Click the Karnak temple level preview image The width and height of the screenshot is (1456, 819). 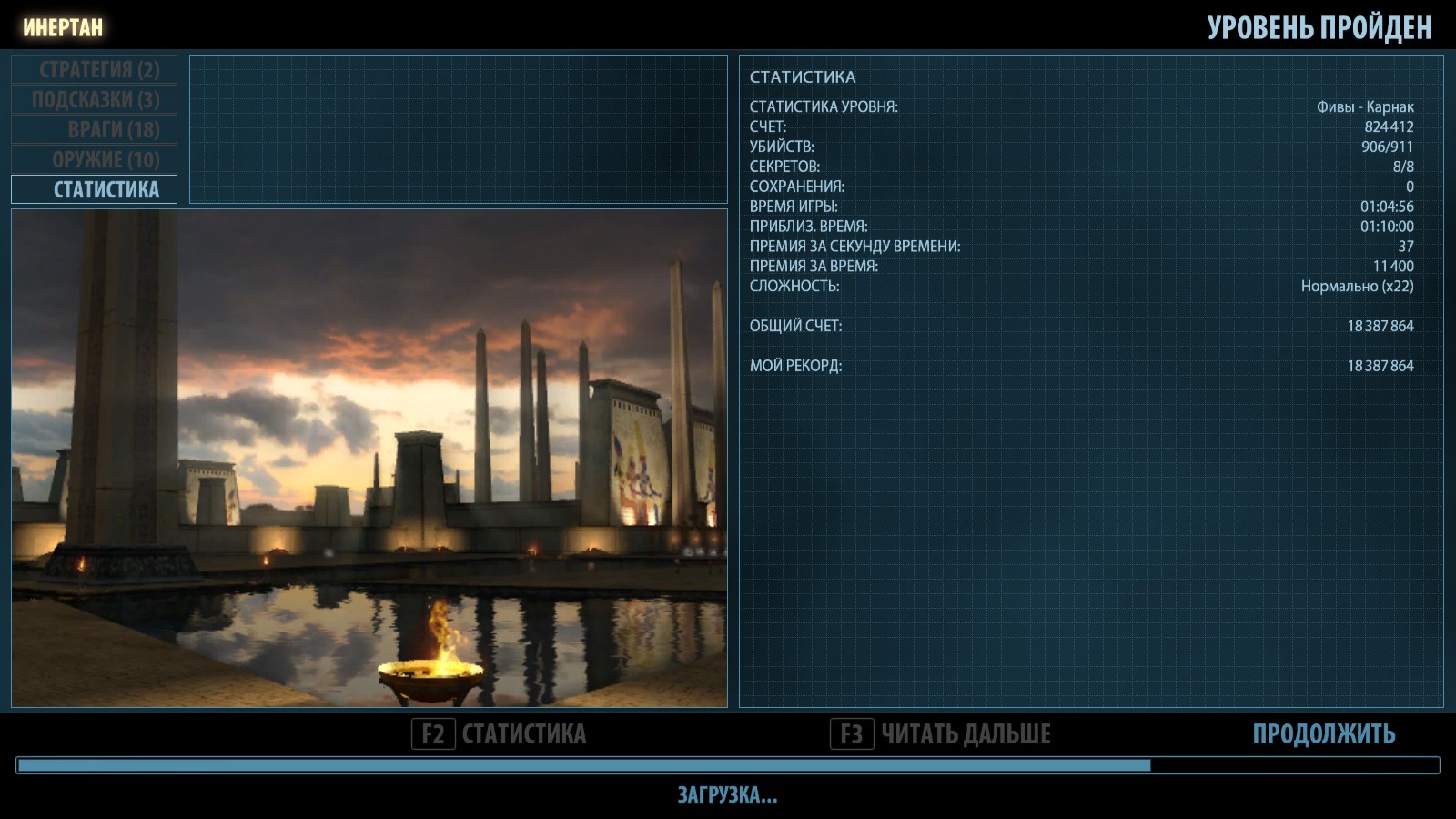tap(369, 459)
